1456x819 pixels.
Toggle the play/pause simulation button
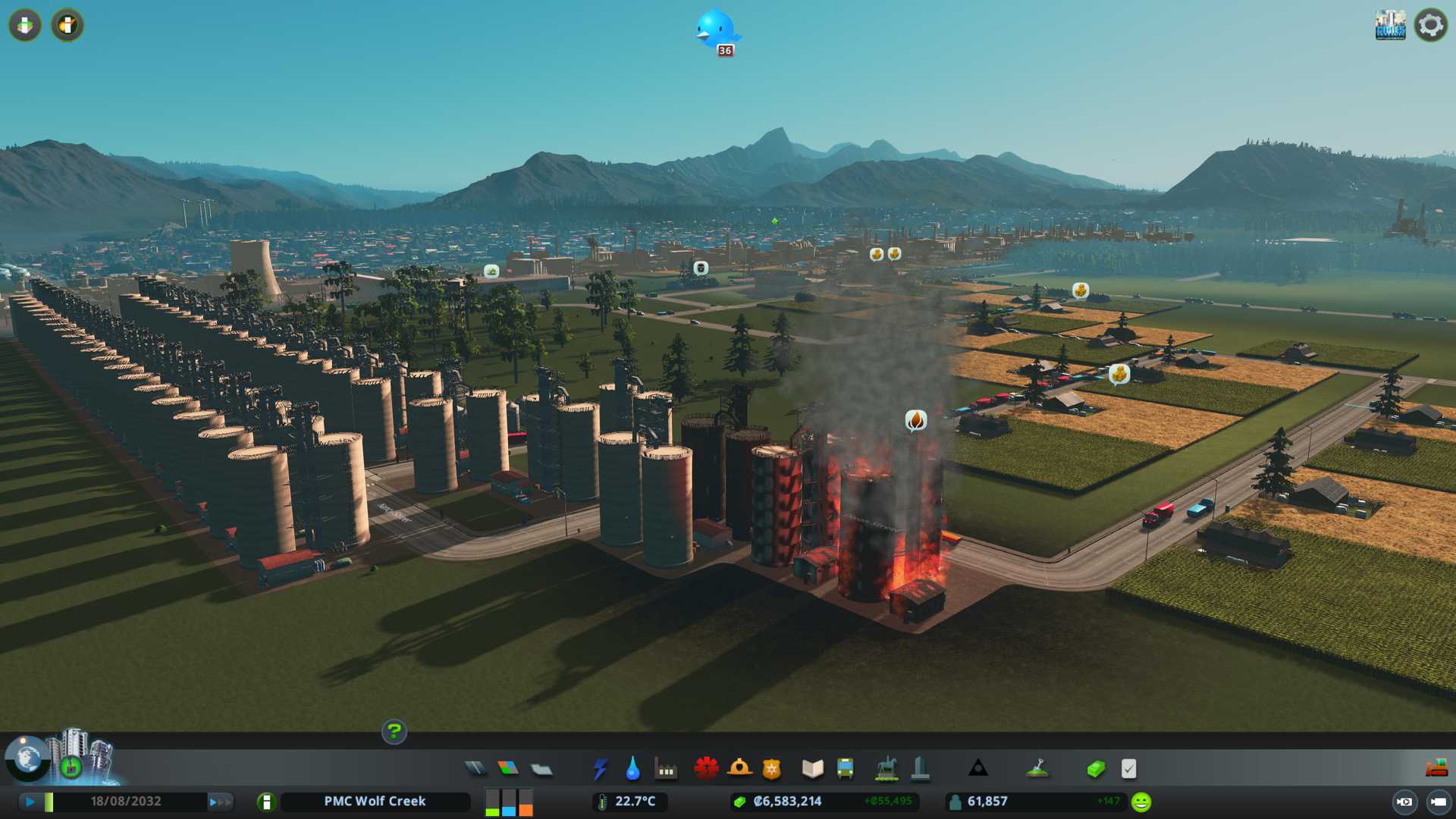30,802
